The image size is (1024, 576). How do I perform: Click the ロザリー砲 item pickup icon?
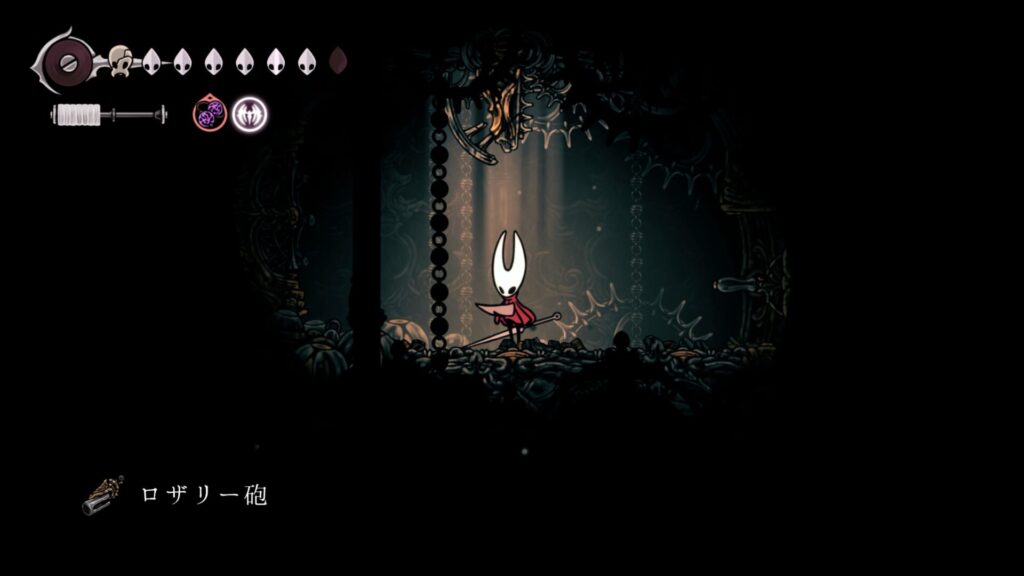coord(102,495)
